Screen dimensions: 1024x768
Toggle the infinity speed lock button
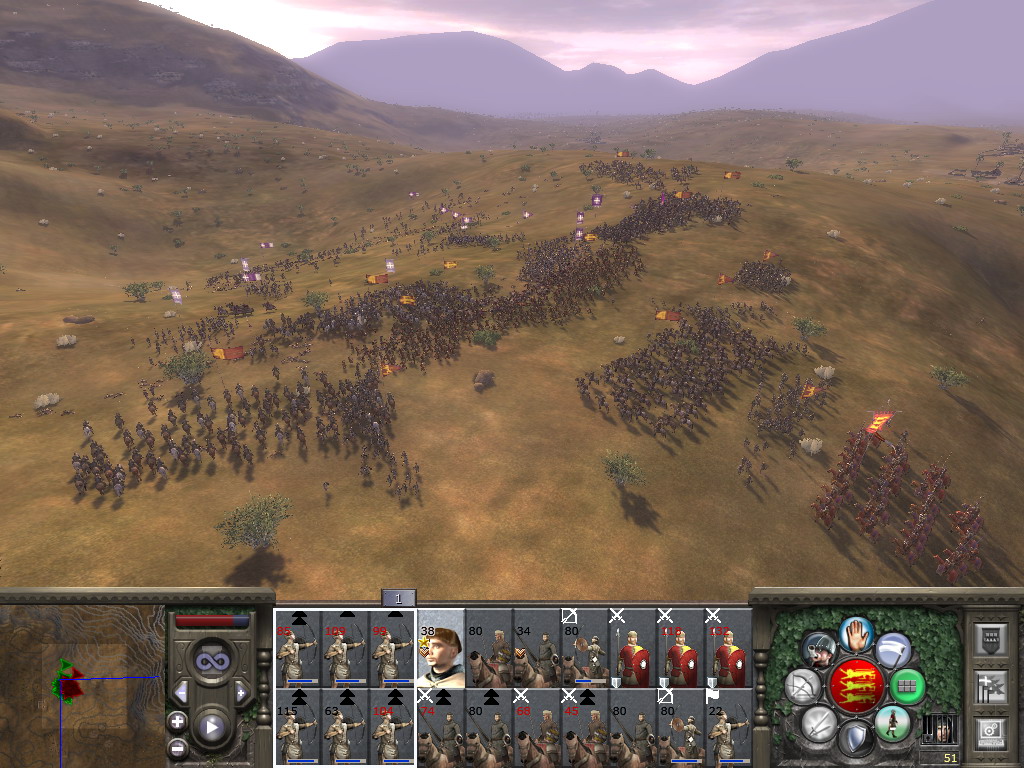click(211, 660)
